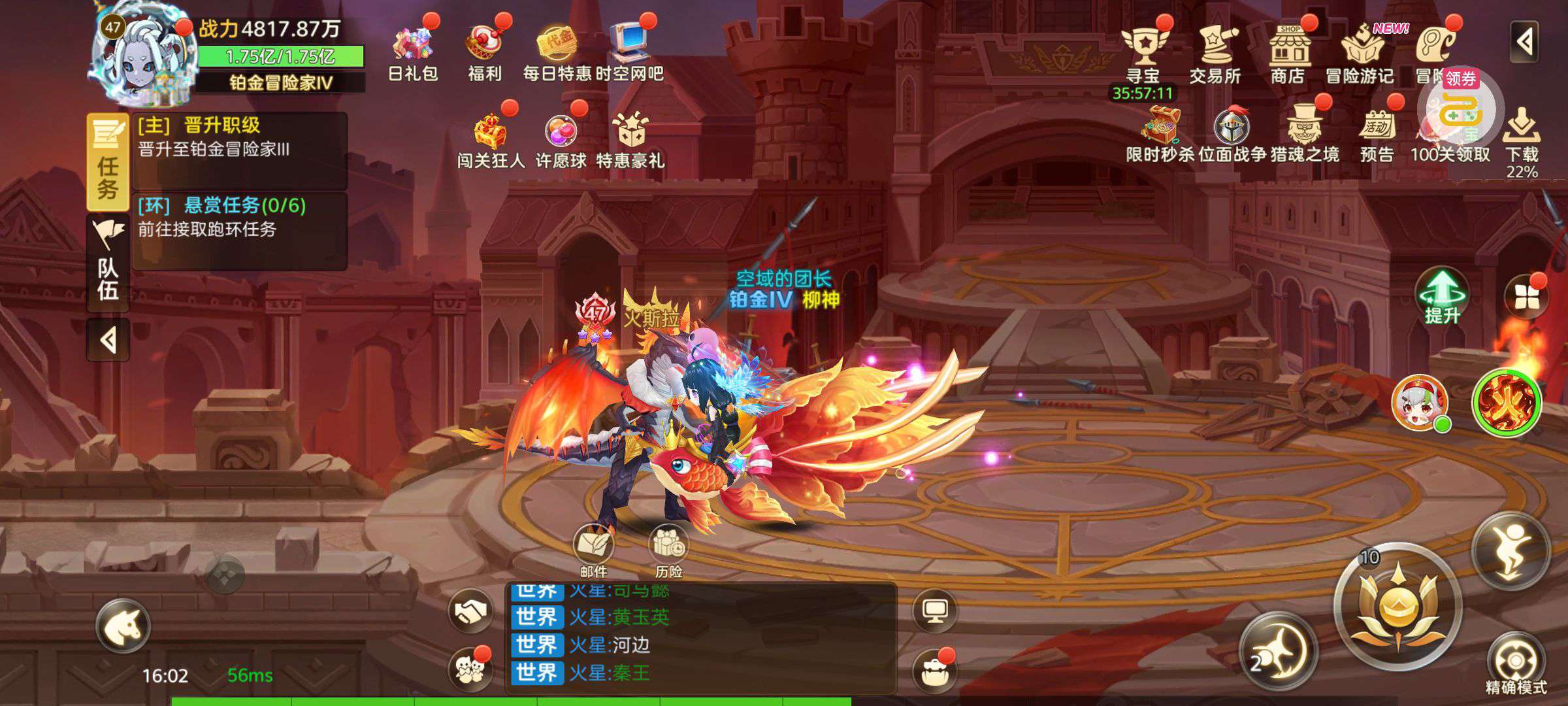
Task: Select the 任务 quest tab
Action: [x=108, y=162]
